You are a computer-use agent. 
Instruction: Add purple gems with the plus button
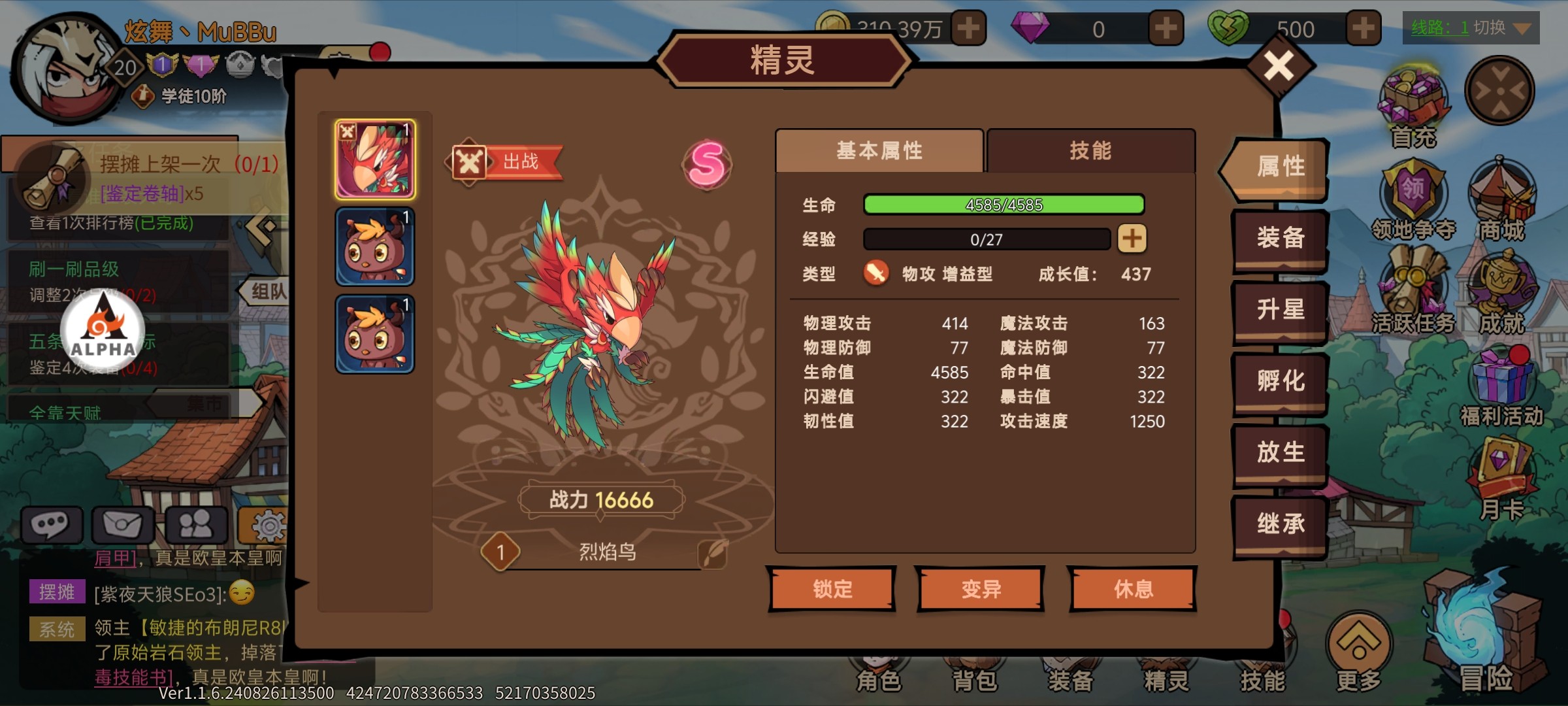(x=1166, y=29)
